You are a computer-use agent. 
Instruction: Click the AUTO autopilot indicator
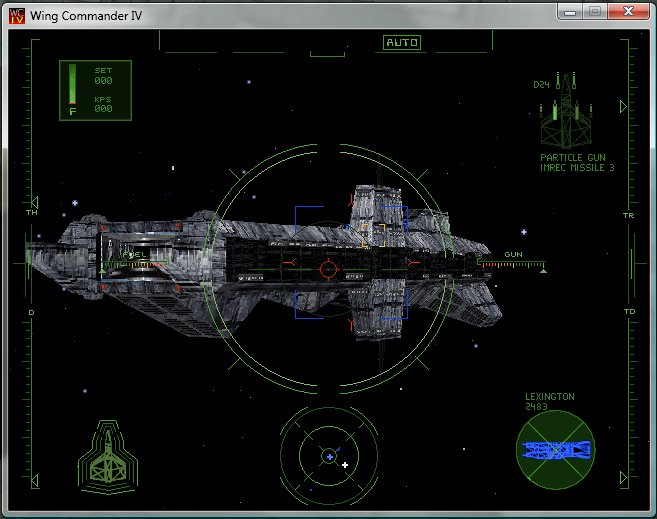402,43
